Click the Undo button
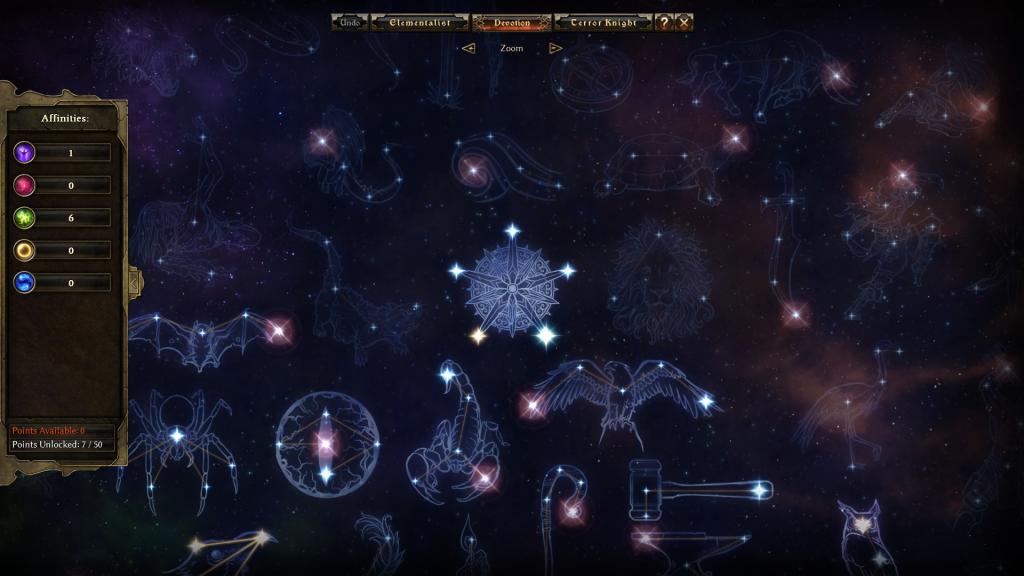 click(x=349, y=22)
